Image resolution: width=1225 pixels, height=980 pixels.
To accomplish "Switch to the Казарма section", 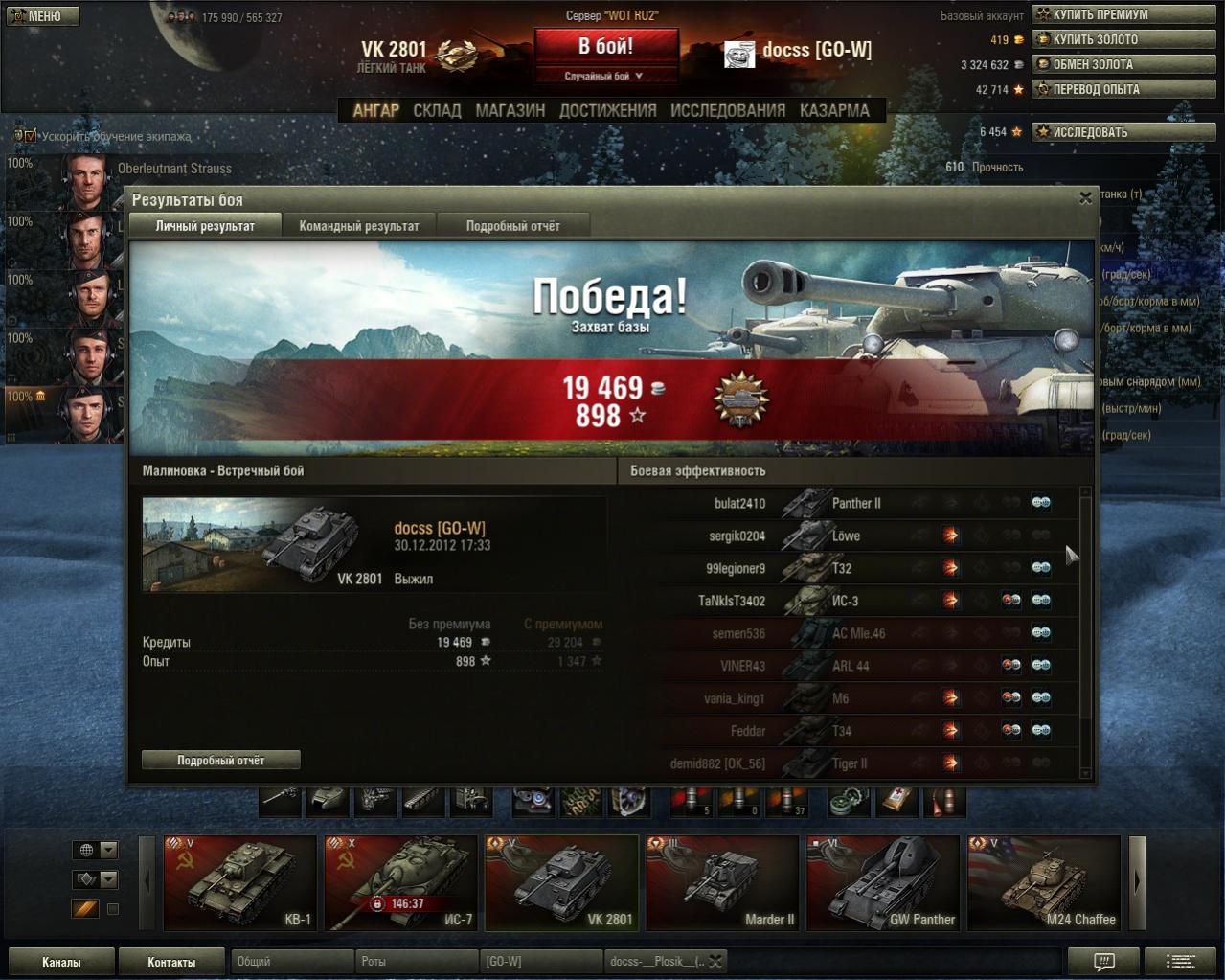I will coord(834,110).
